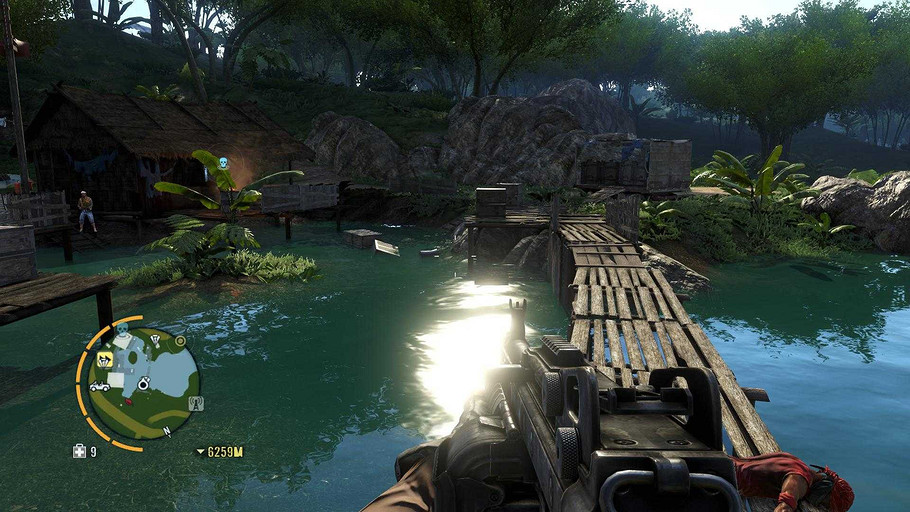The image size is (910, 512).
Task: Open the circular minimap
Action: click(143, 382)
